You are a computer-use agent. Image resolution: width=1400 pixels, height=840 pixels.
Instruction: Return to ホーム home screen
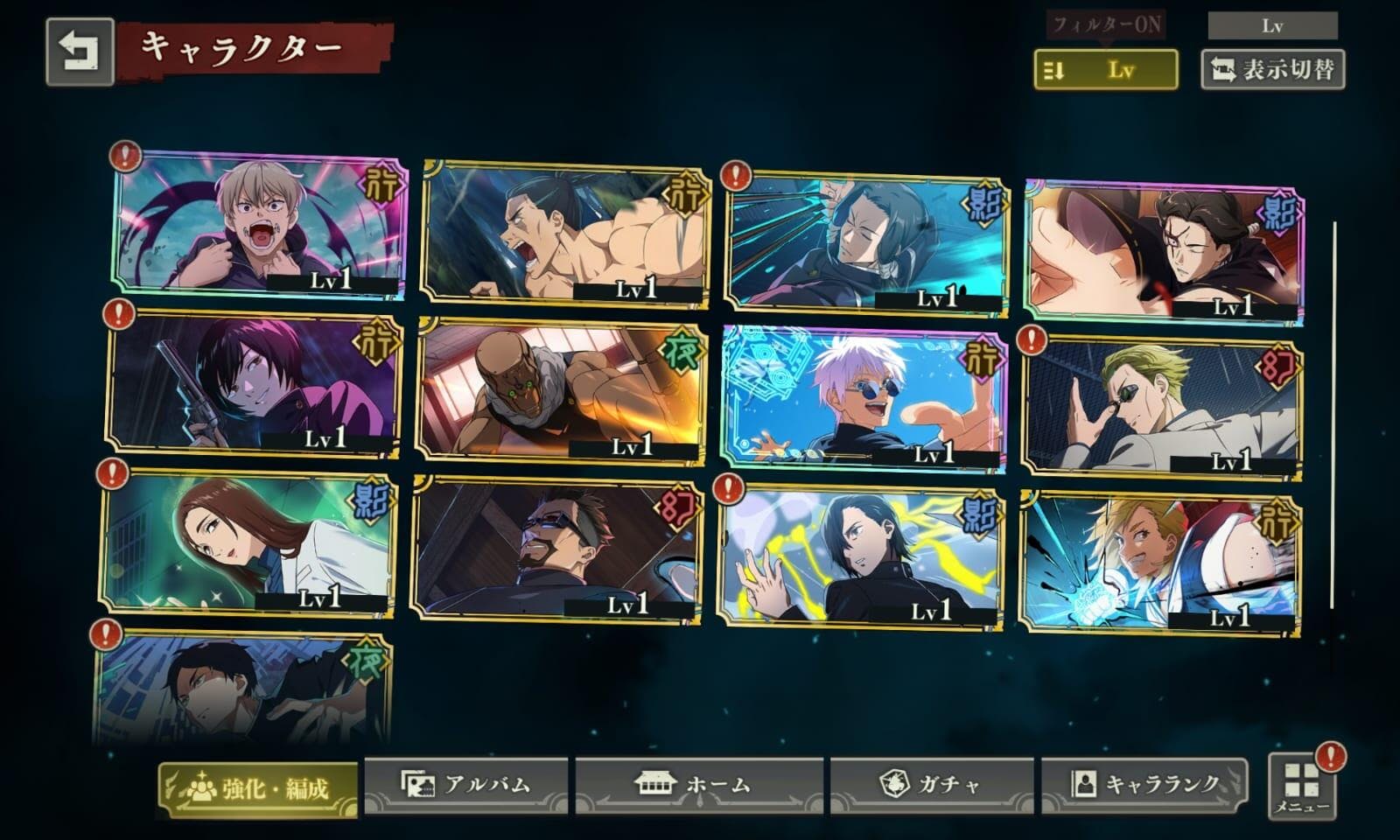click(698, 784)
